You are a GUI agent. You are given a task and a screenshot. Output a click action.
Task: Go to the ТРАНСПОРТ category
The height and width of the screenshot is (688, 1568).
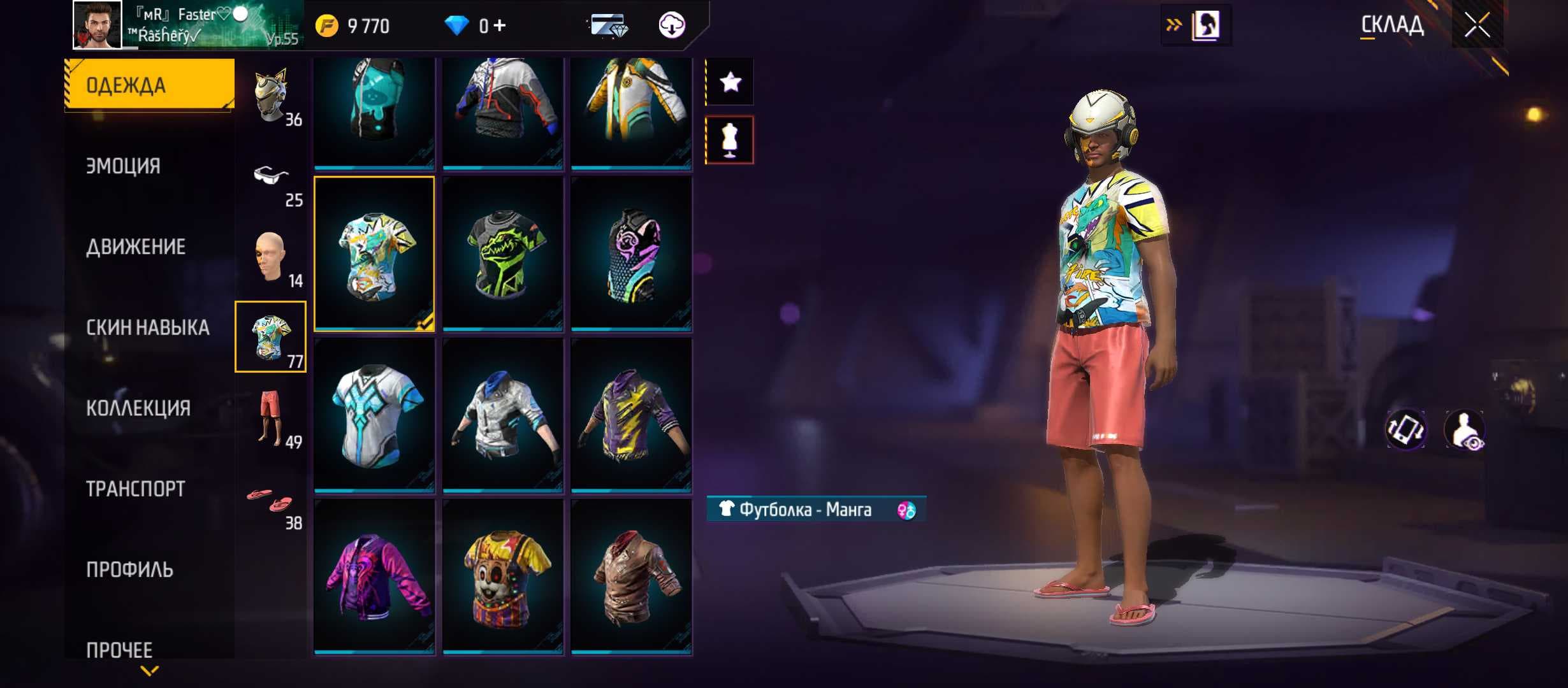(136, 489)
